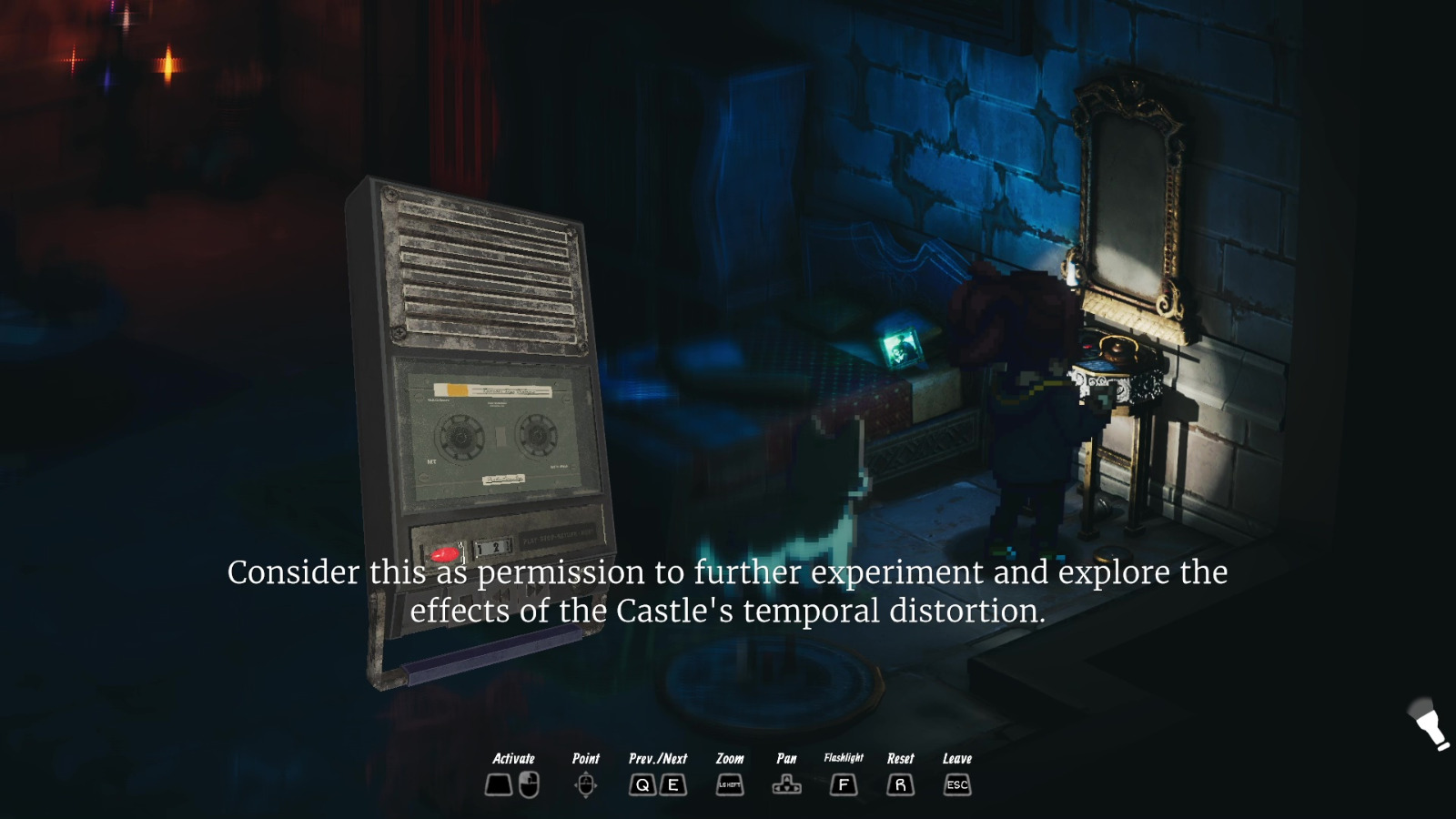The image size is (1456, 819).
Task: Click the LSHIFT Zoom hint icon
Action: 728,784
